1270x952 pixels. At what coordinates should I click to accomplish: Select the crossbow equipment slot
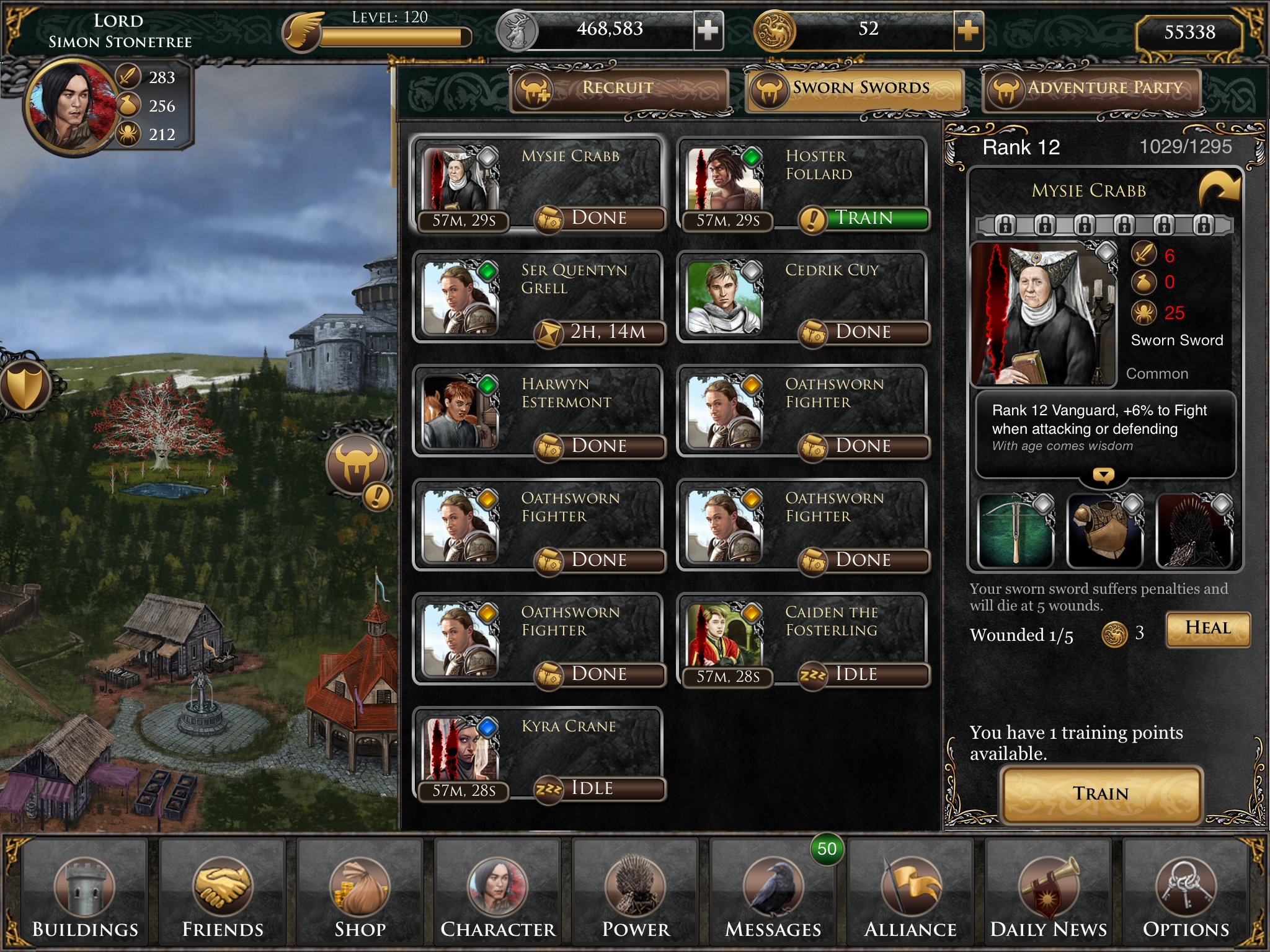click(x=1016, y=531)
